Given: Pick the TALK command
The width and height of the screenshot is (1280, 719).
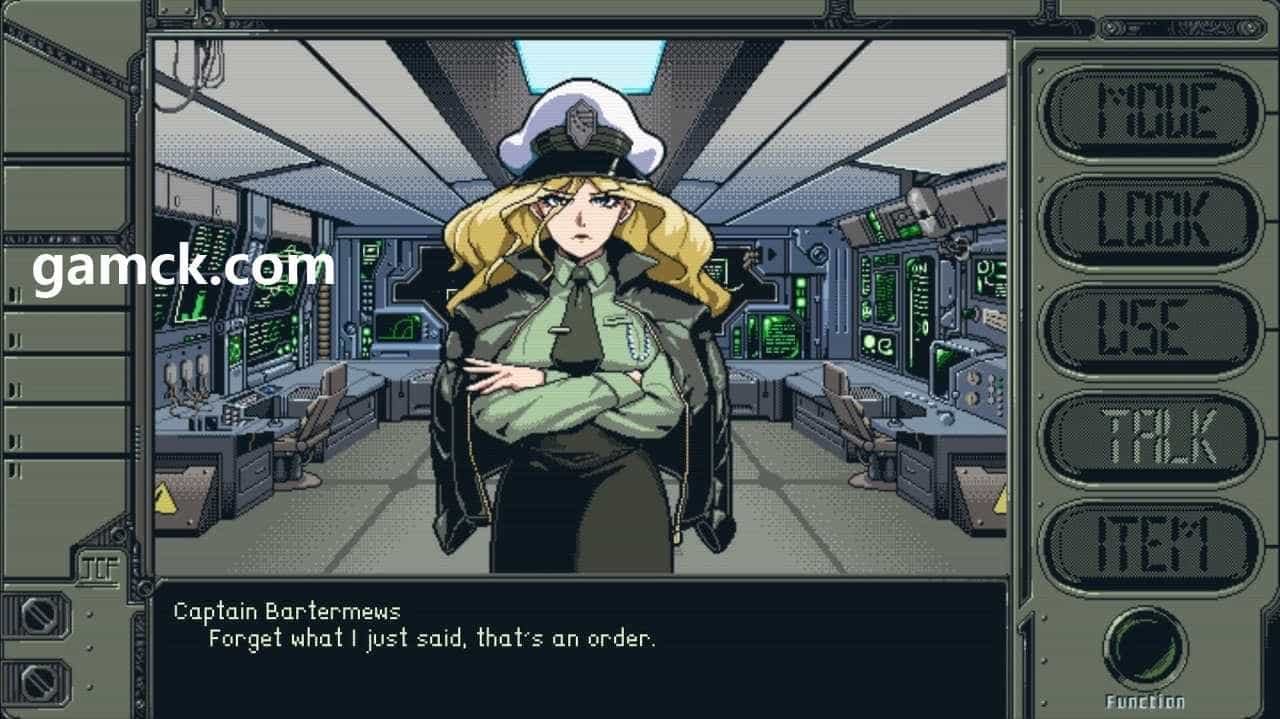Looking at the screenshot, I should (1151, 438).
